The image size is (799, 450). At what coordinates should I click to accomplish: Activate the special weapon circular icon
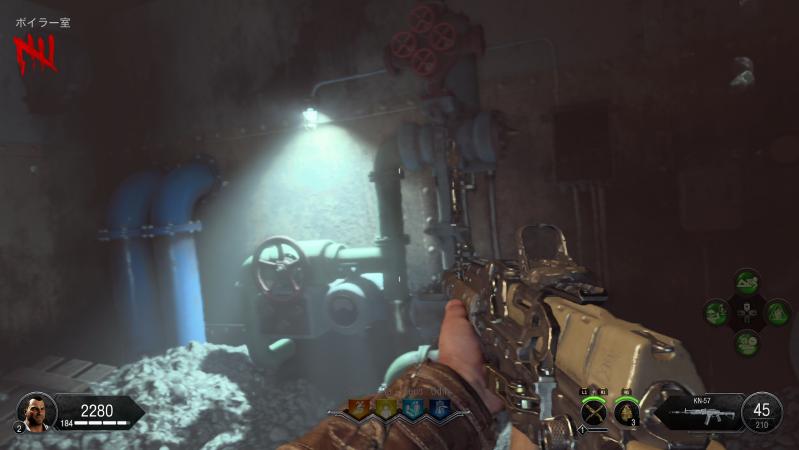point(595,410)
